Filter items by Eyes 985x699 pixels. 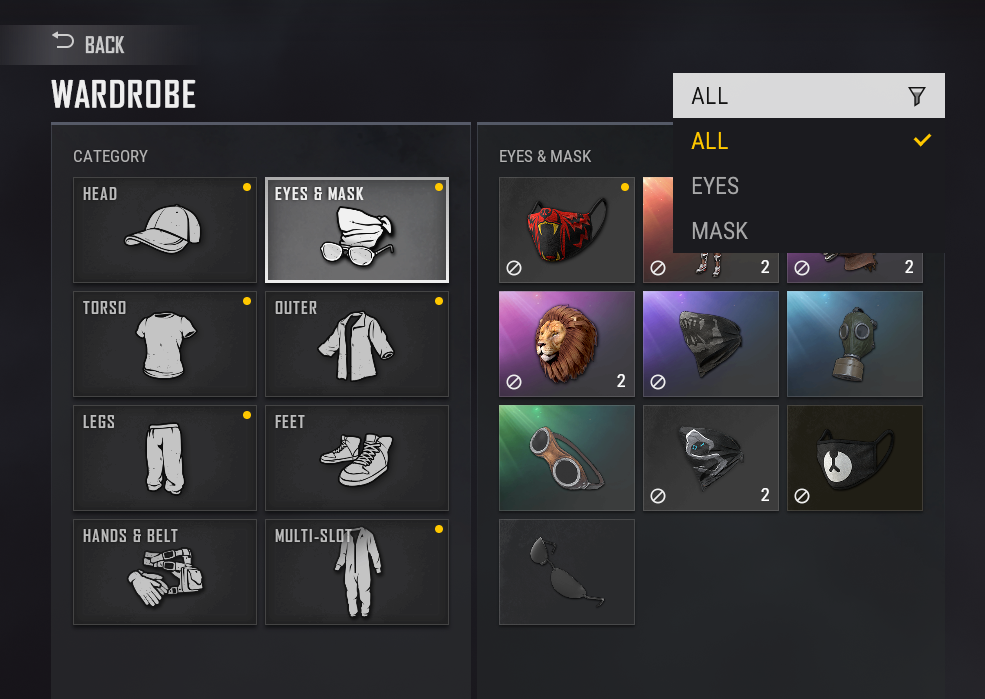coord(808,186)
